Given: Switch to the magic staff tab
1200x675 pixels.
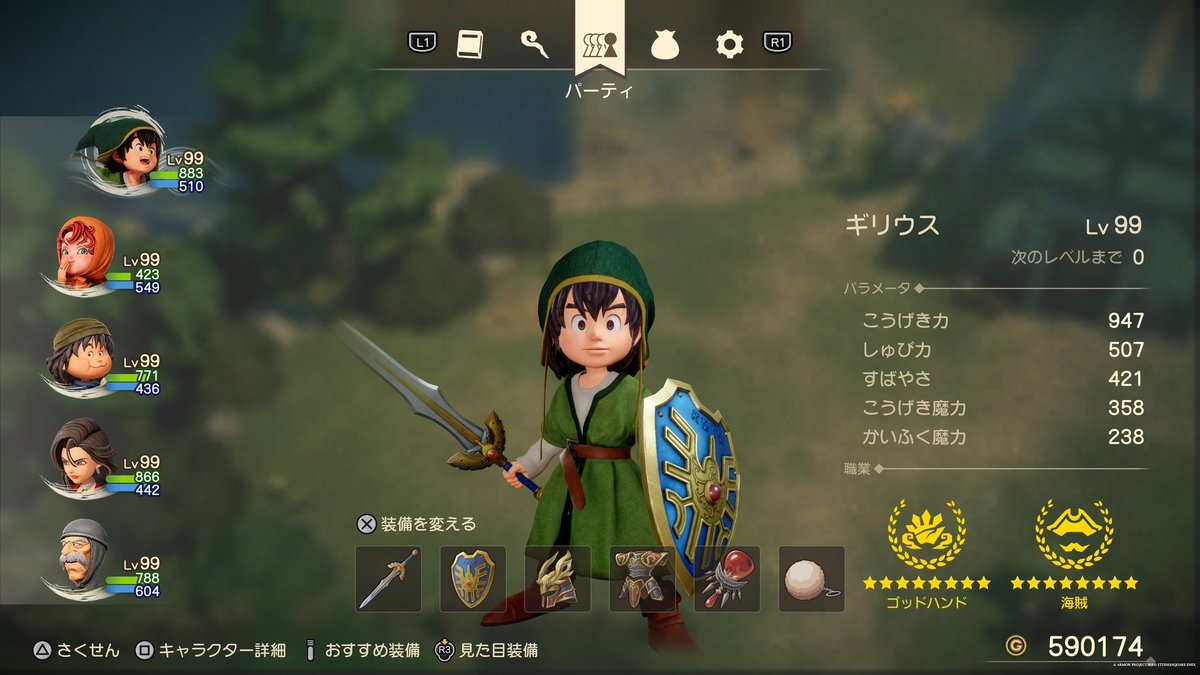Looking at the screenshot, I should [534, 43].
